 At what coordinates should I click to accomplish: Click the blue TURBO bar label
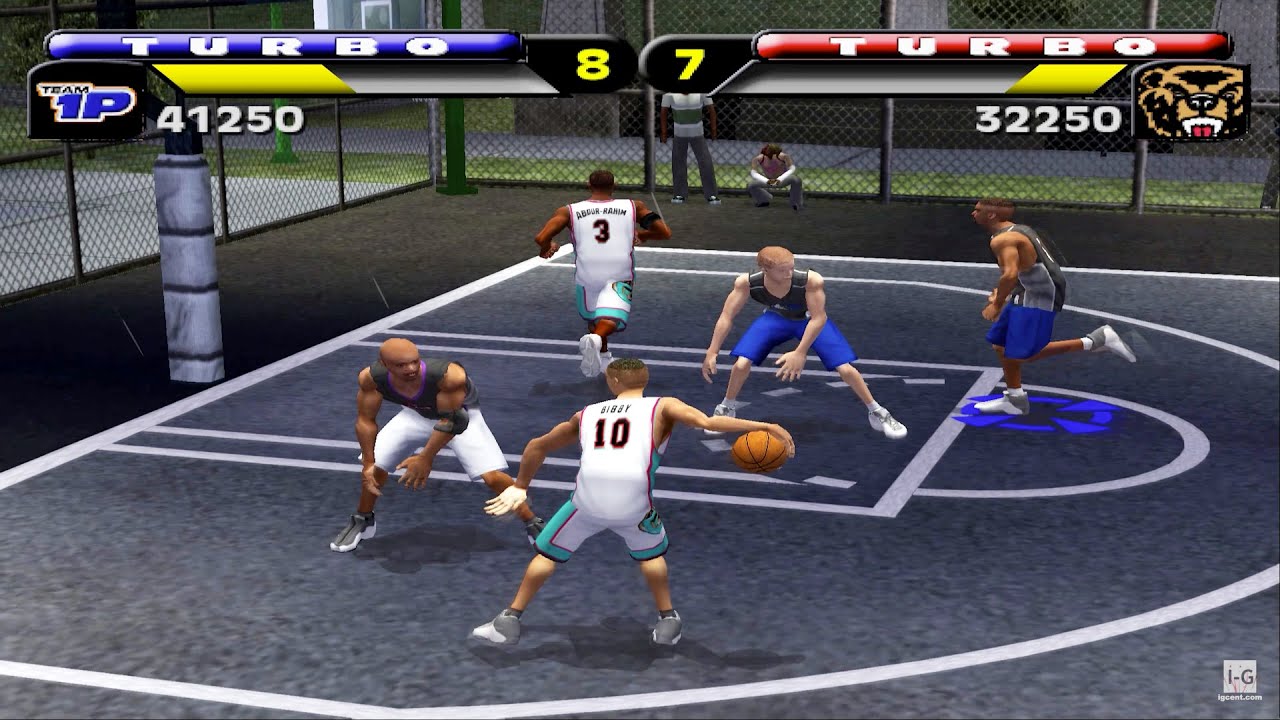tap(285, 45)
